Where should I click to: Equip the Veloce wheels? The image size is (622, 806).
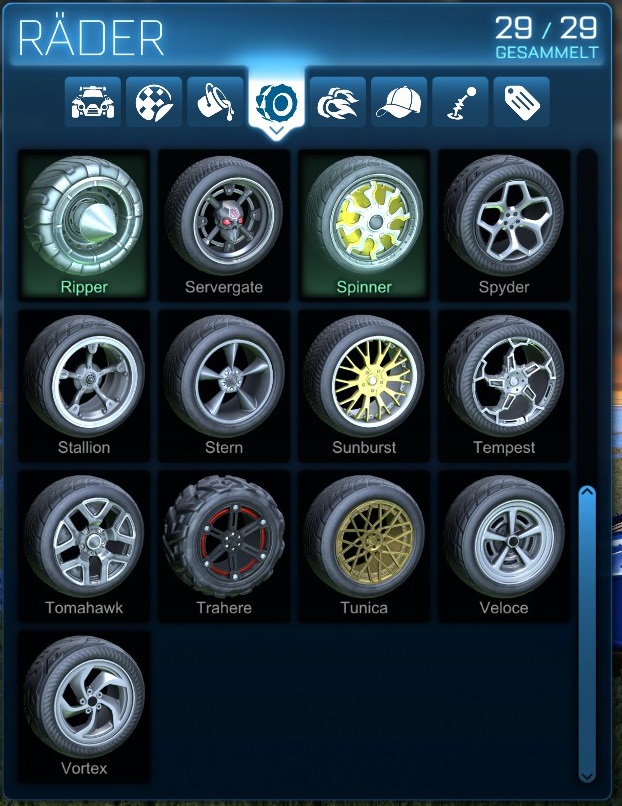pos(504,545)
